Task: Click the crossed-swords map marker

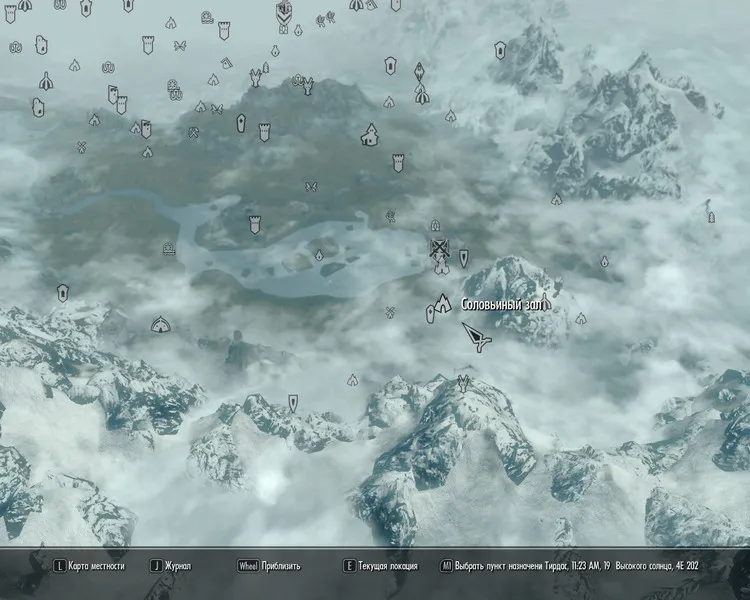Action: [x=438, y=247]
